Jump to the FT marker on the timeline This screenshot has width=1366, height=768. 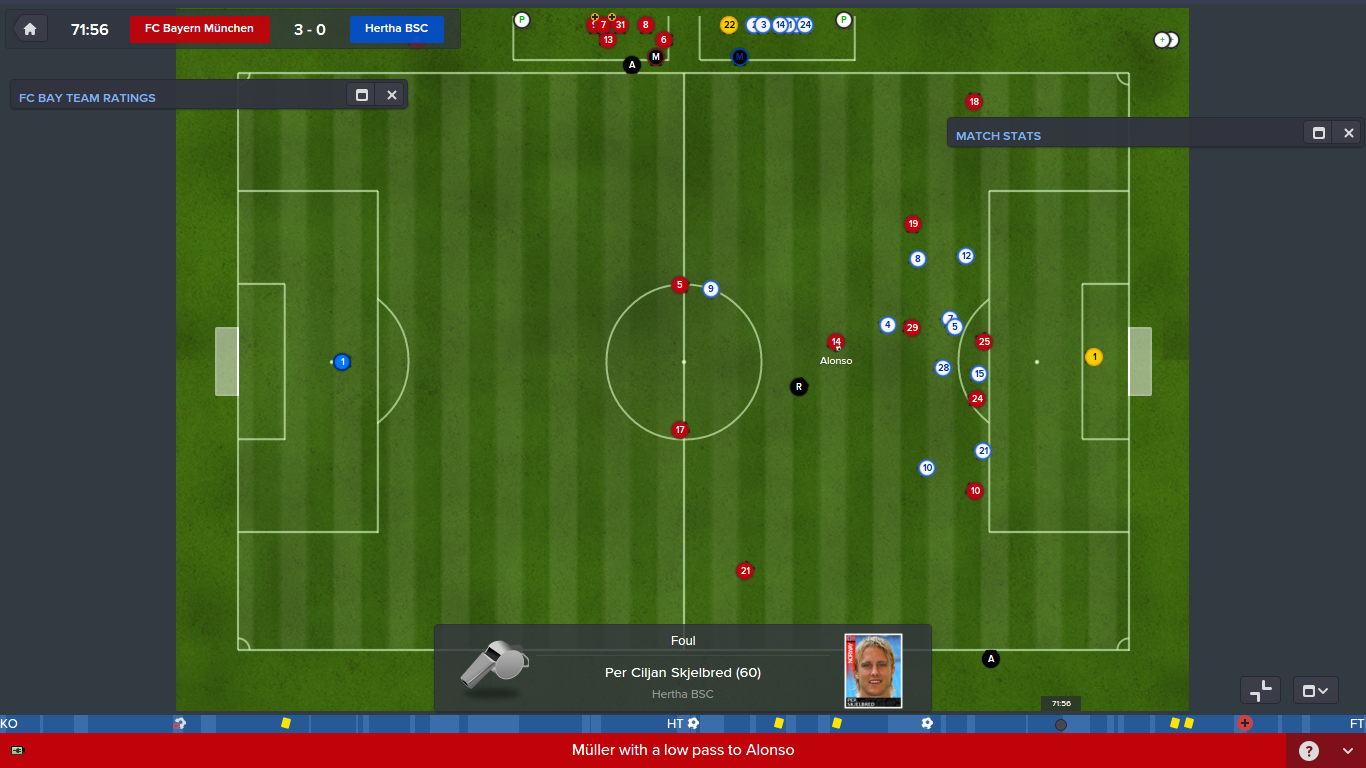point(1356,723)
